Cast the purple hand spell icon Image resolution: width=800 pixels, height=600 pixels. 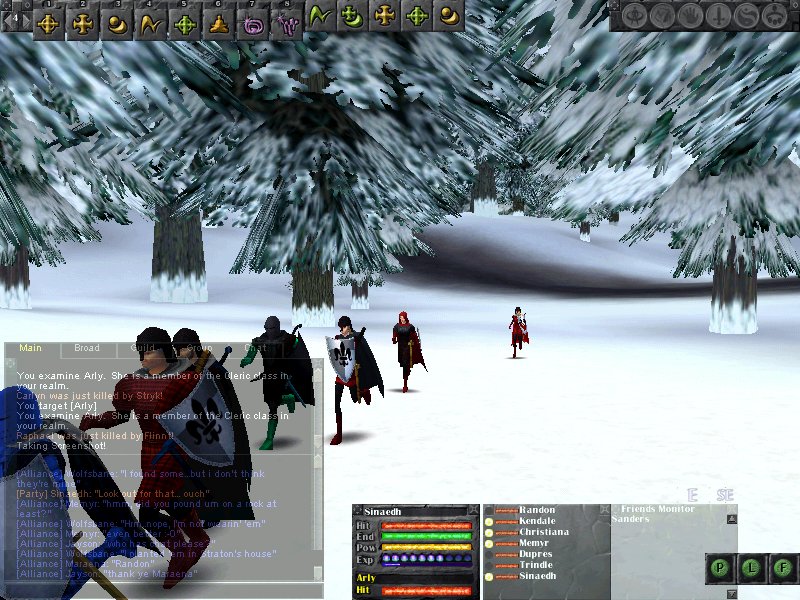coord(287,19)
